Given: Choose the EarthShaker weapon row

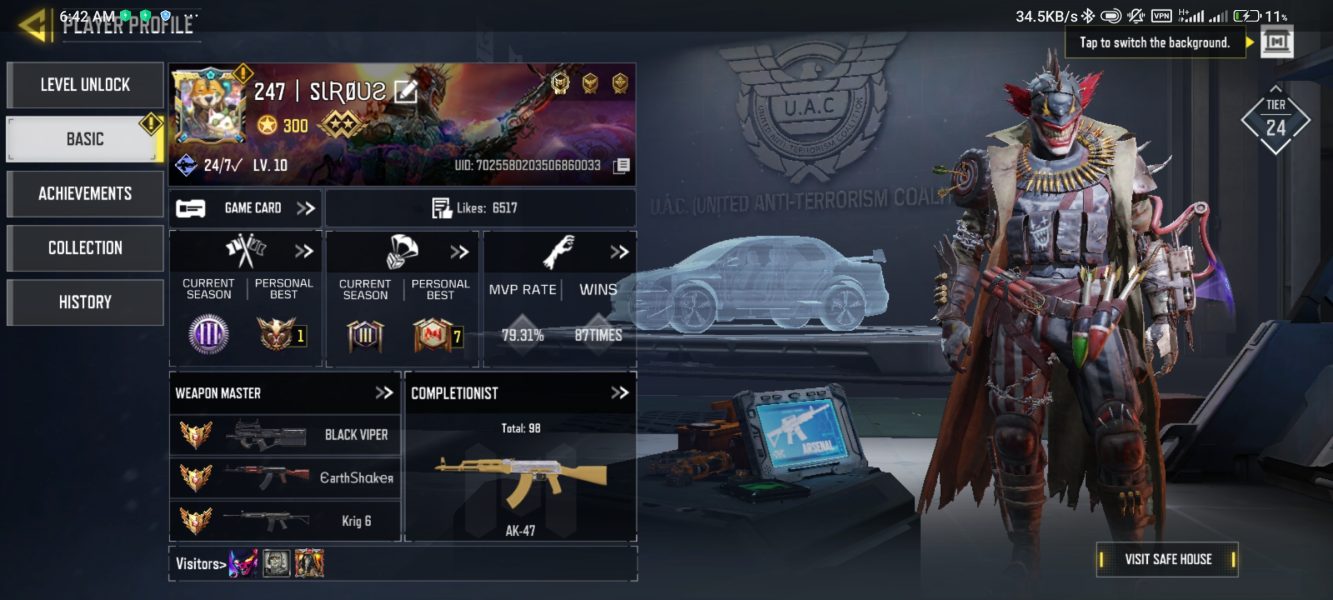Looking at the screenshot, I should tap(285, 477).
